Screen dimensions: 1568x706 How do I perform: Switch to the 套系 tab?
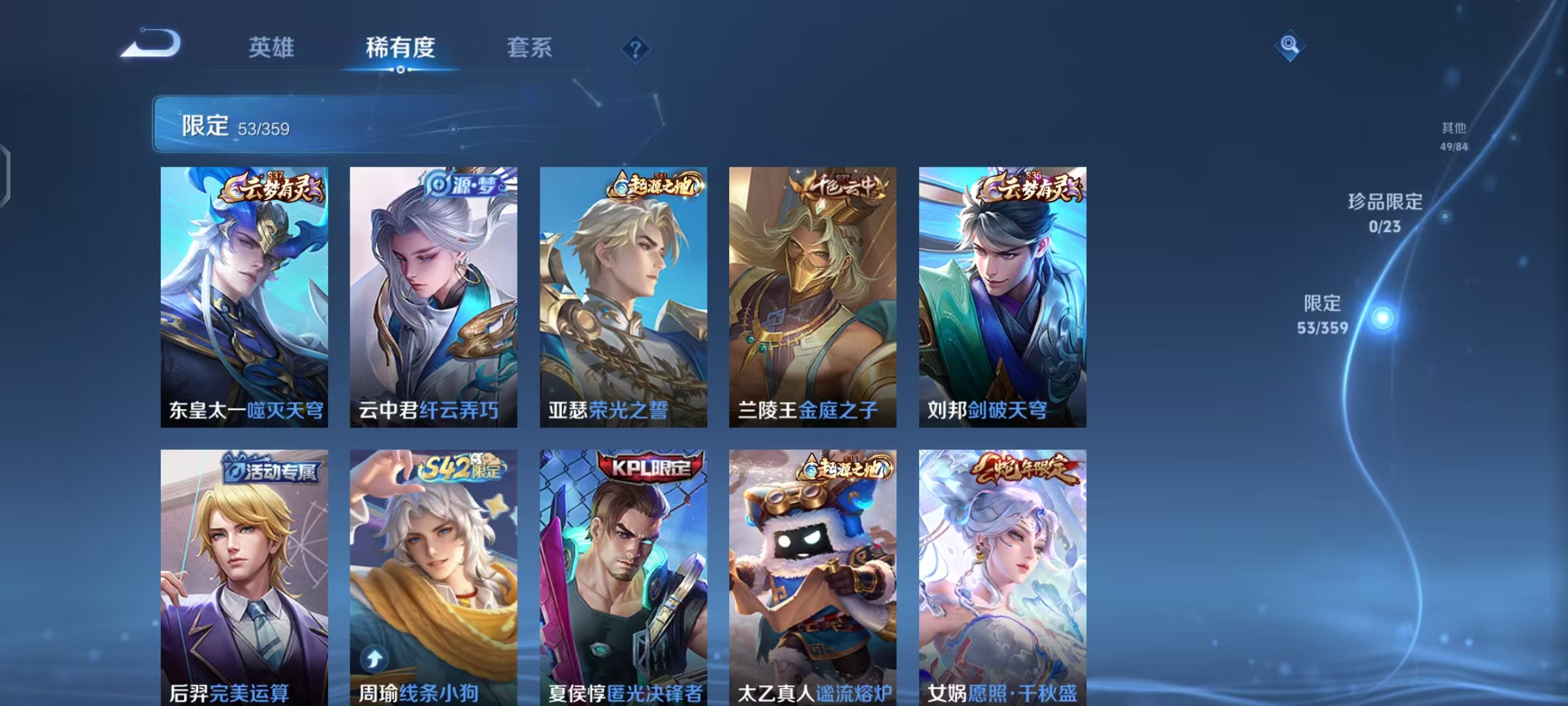click(x=530, y=47)
